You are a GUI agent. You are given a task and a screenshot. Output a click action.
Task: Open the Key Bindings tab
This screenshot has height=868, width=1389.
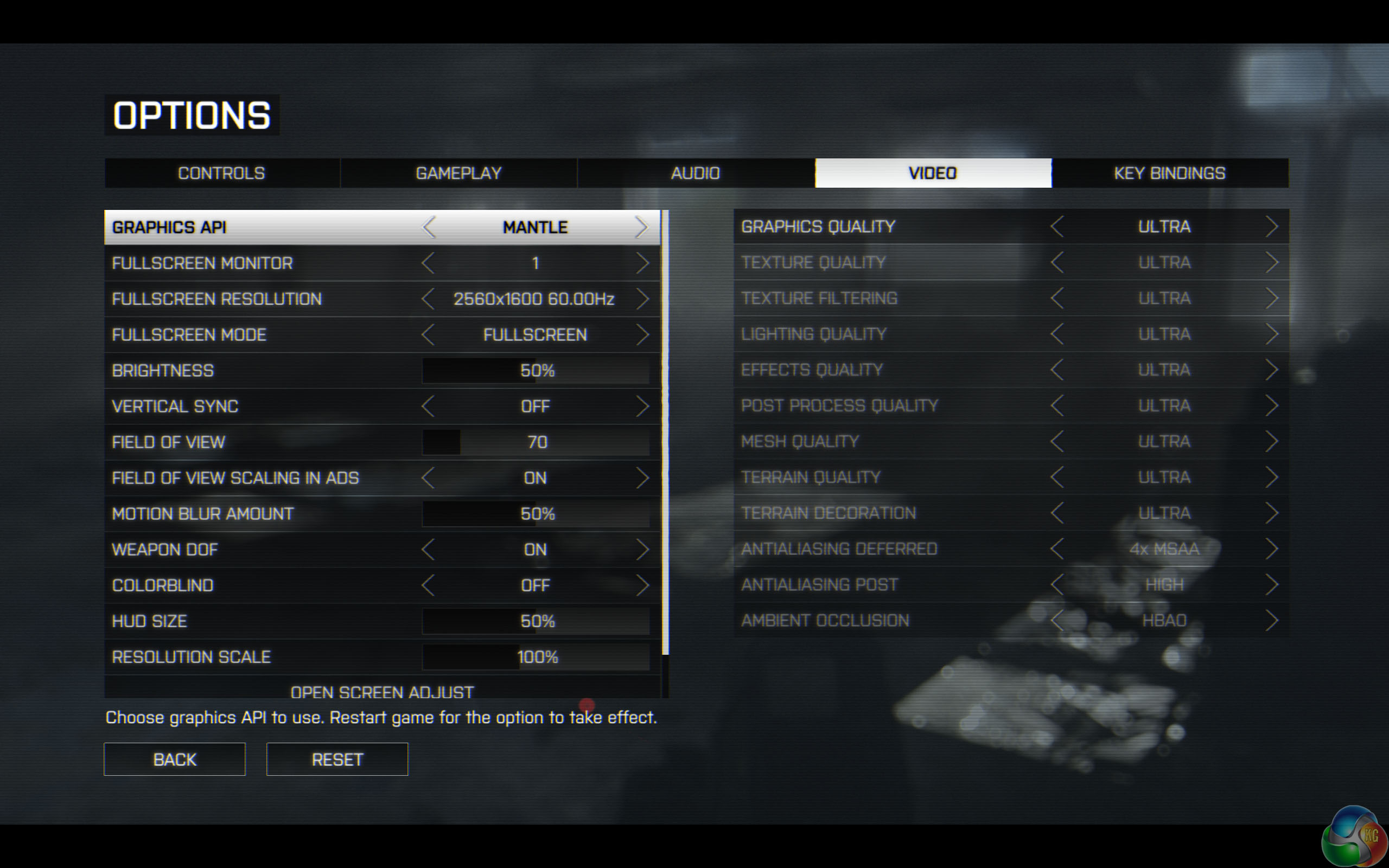1169,173
